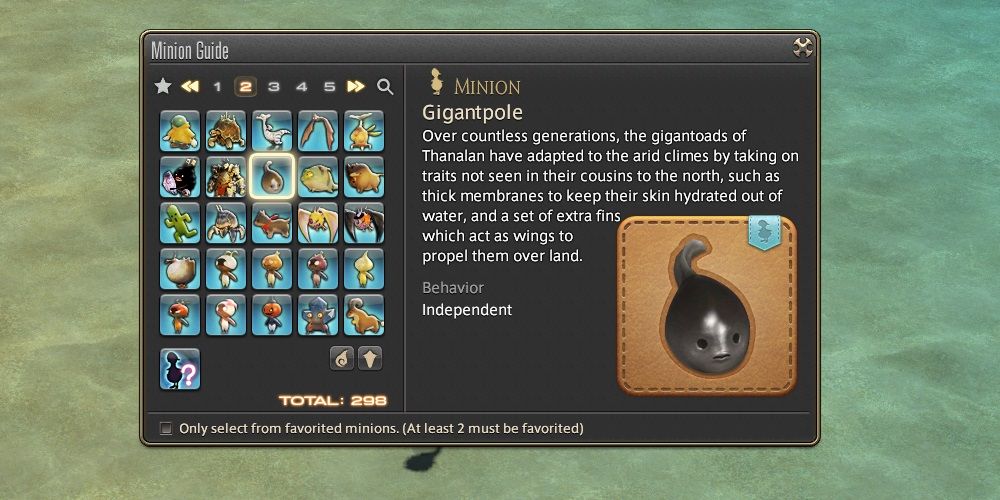
Task: Pick the black bomb-like minion with purple
Action: [180, 177]
